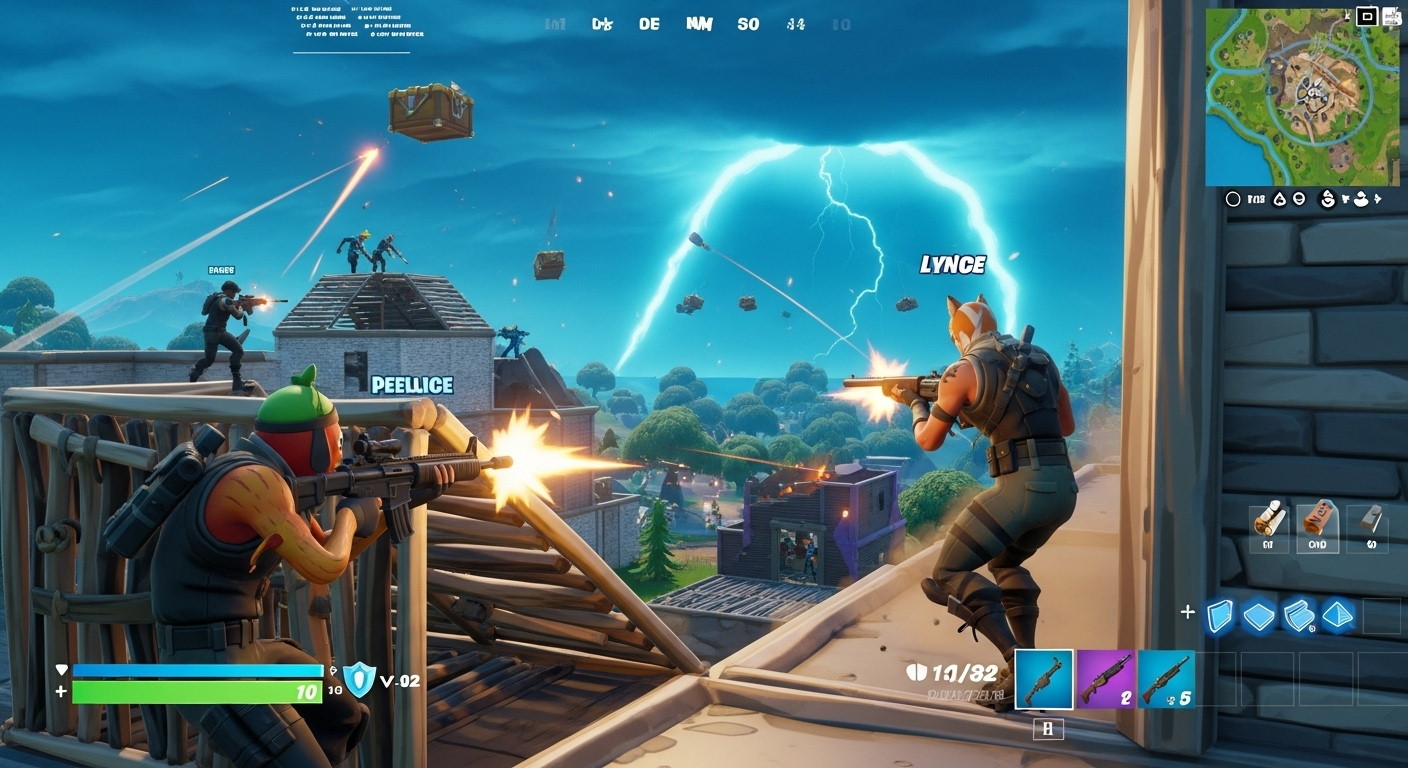
Task: Select the floor building piece icon
Action: point(1260,615)
